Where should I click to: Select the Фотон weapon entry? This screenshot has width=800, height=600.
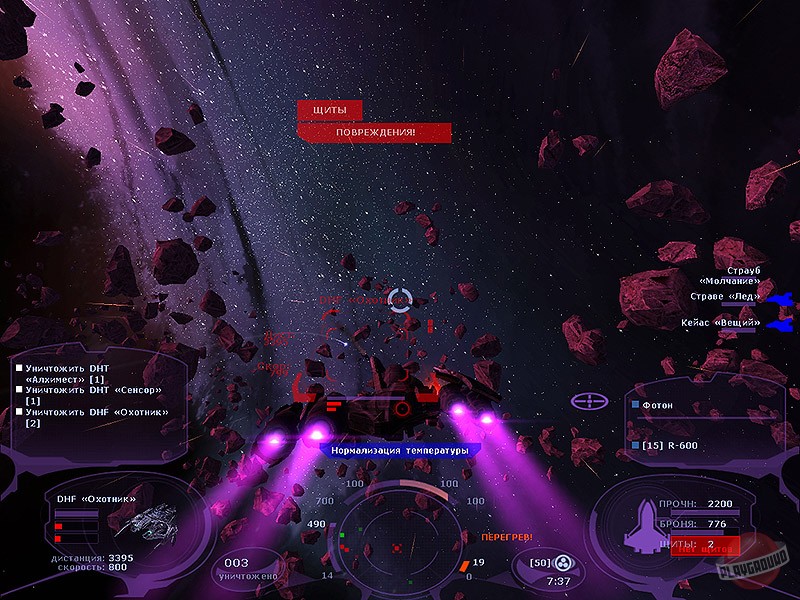point(658,405)
